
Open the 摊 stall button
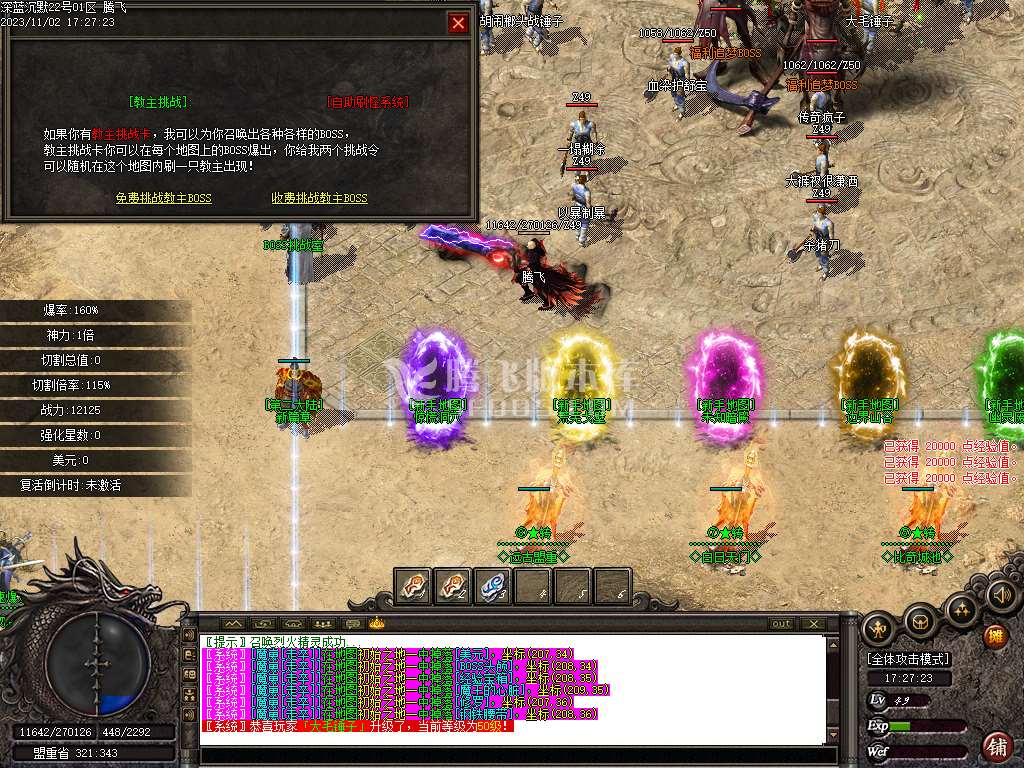pyautogui.click(x=995, y=635)
